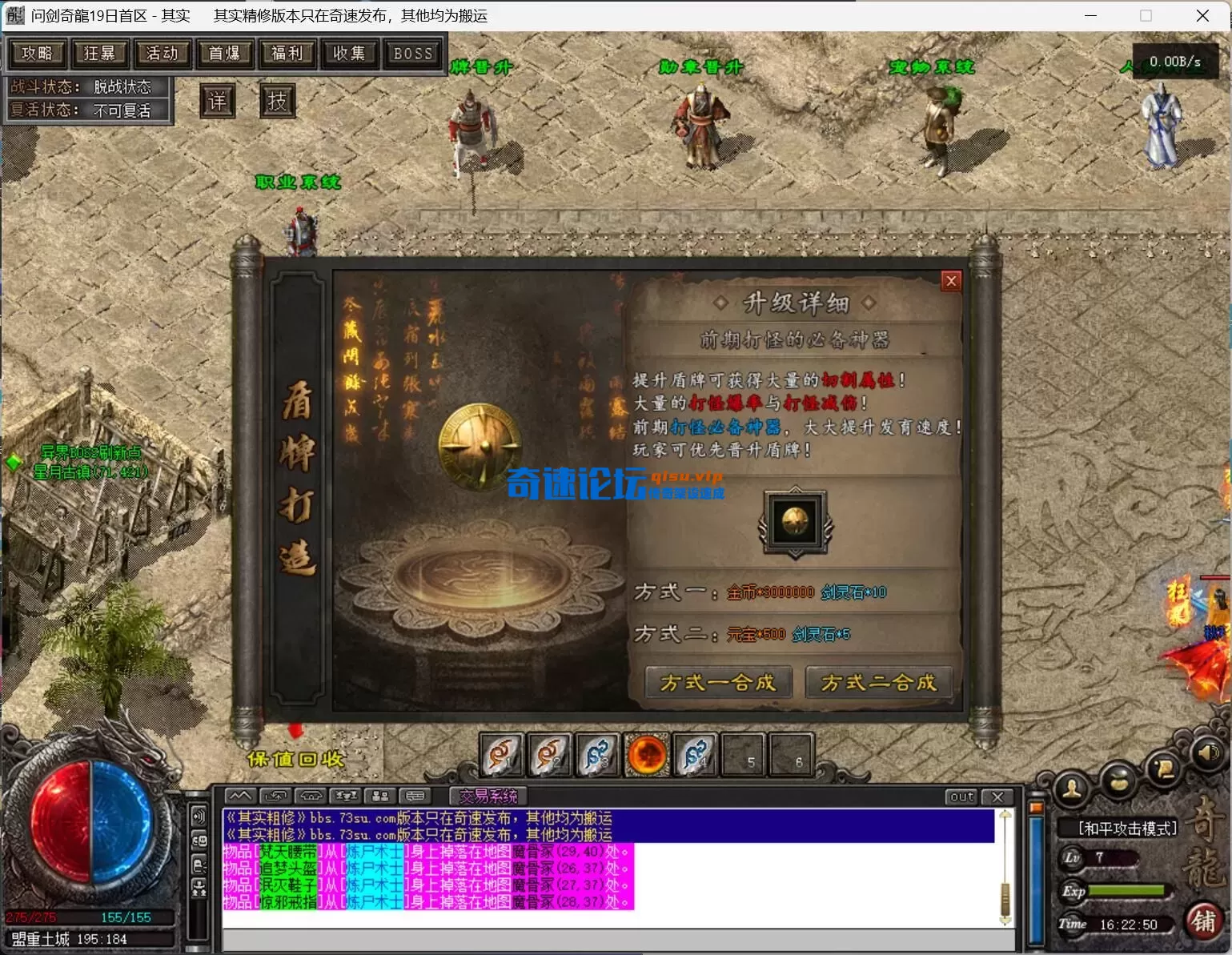Open the red 铺 shop icon

(x=1203, y=921)
